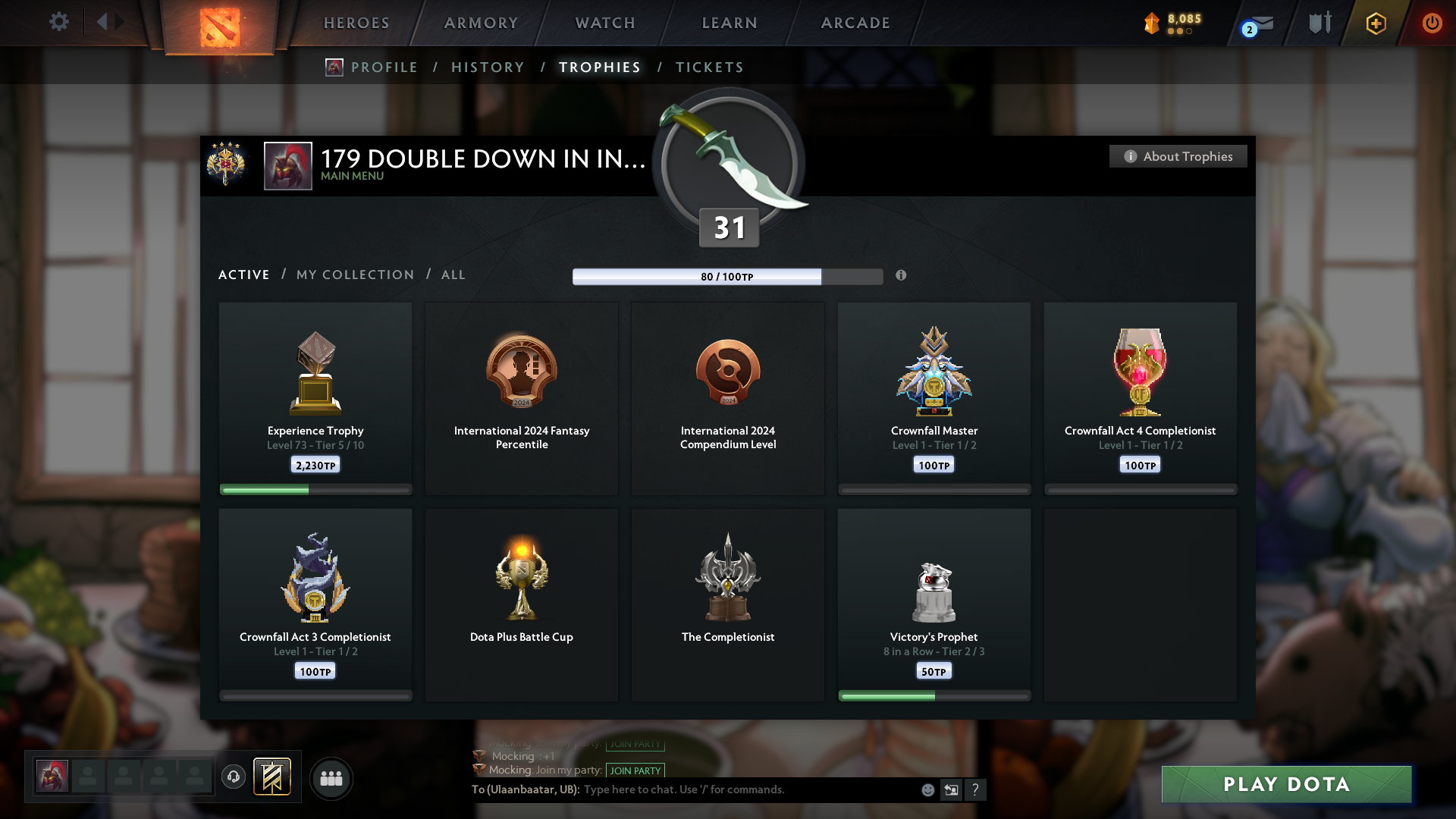This screenshot has height=819, width=1456.
Task: Expand the back navigation arrows
Action: pyautogui.click(x=108, y=22)
